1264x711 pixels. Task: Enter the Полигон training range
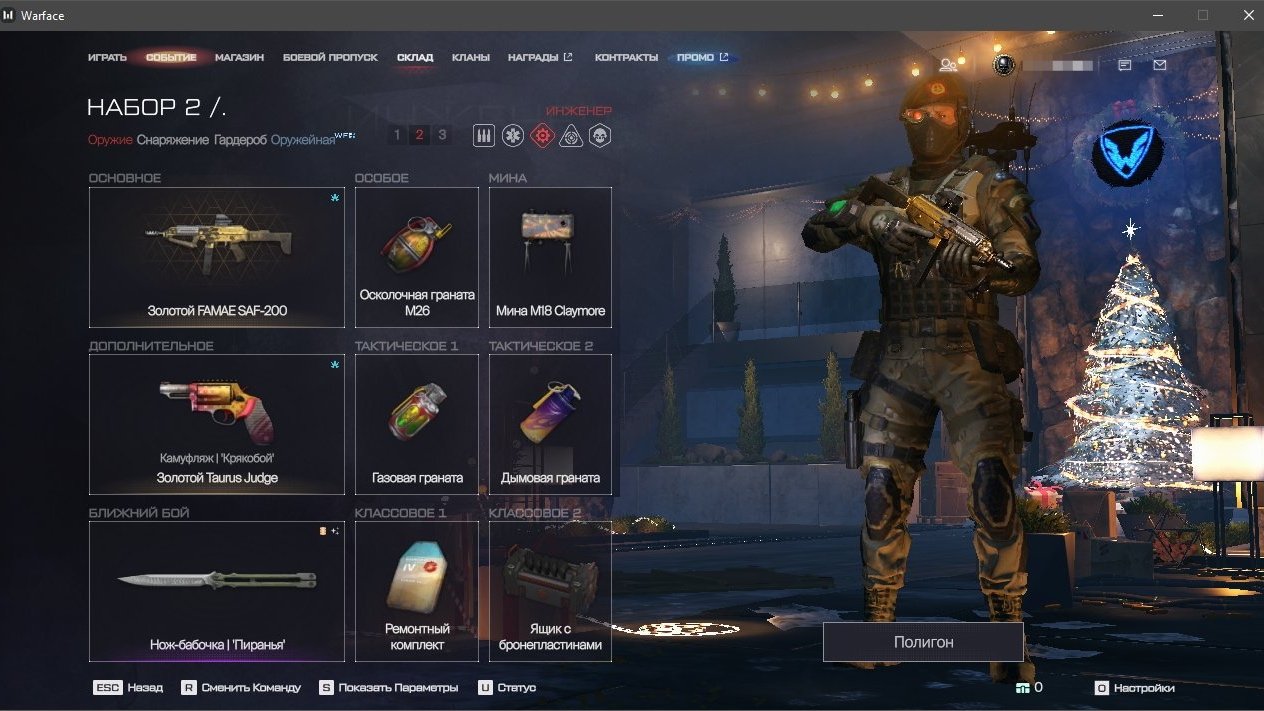click(x=923, y=642)
